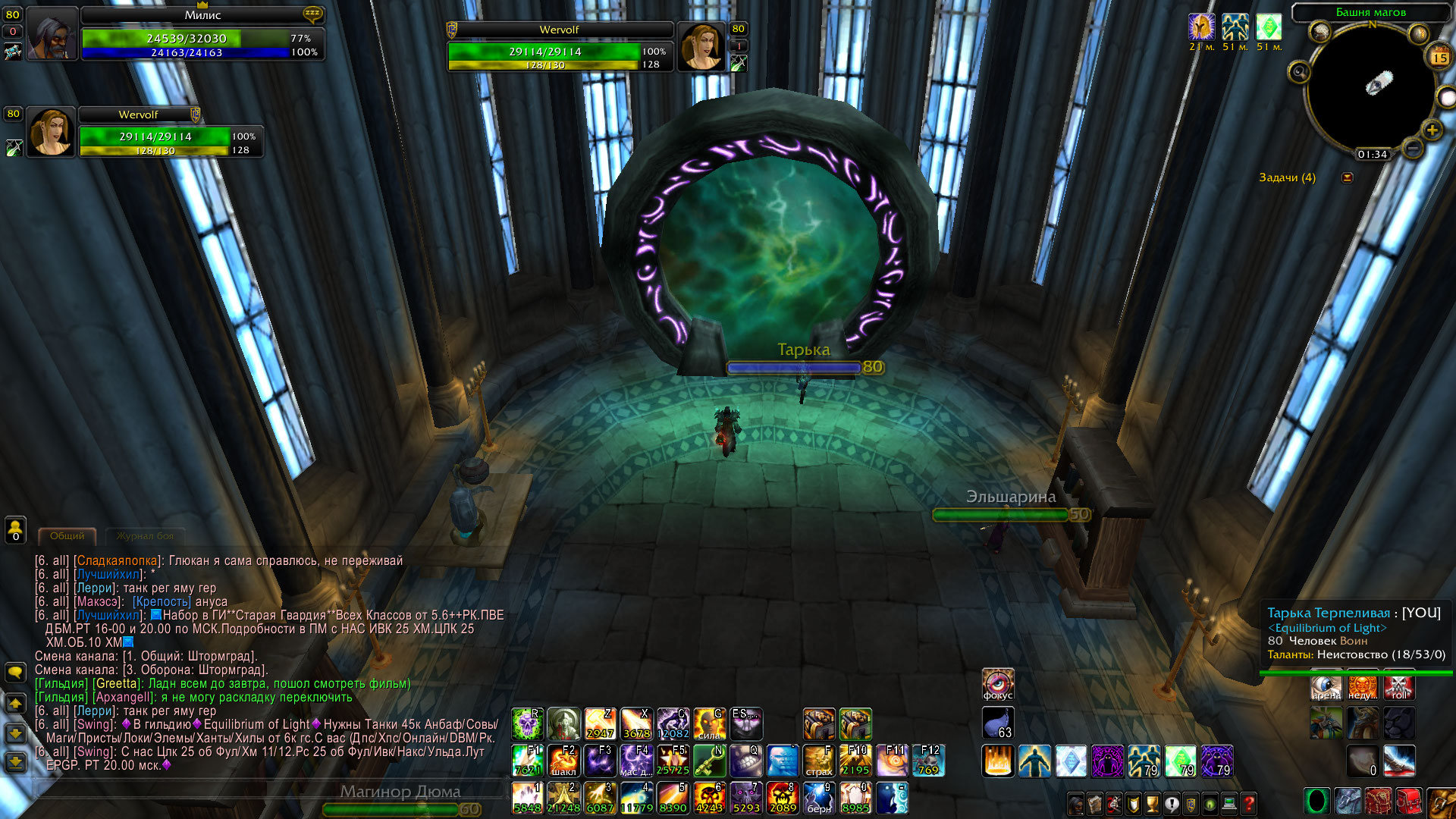The height and width of the screenshot is (819, 1456).
Task: Open the red question mark help button
Action: tap(1248, 803)
